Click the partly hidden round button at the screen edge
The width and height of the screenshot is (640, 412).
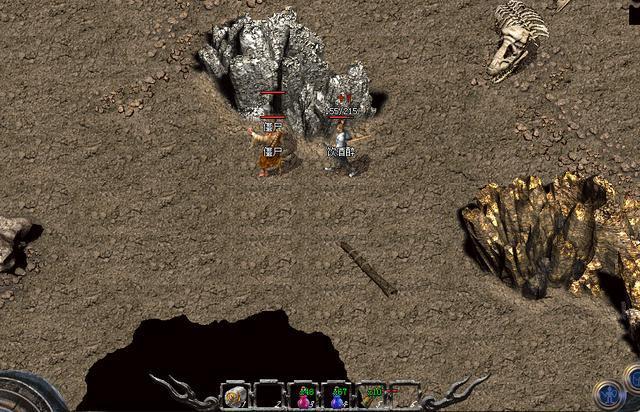[x=633, y=377]
